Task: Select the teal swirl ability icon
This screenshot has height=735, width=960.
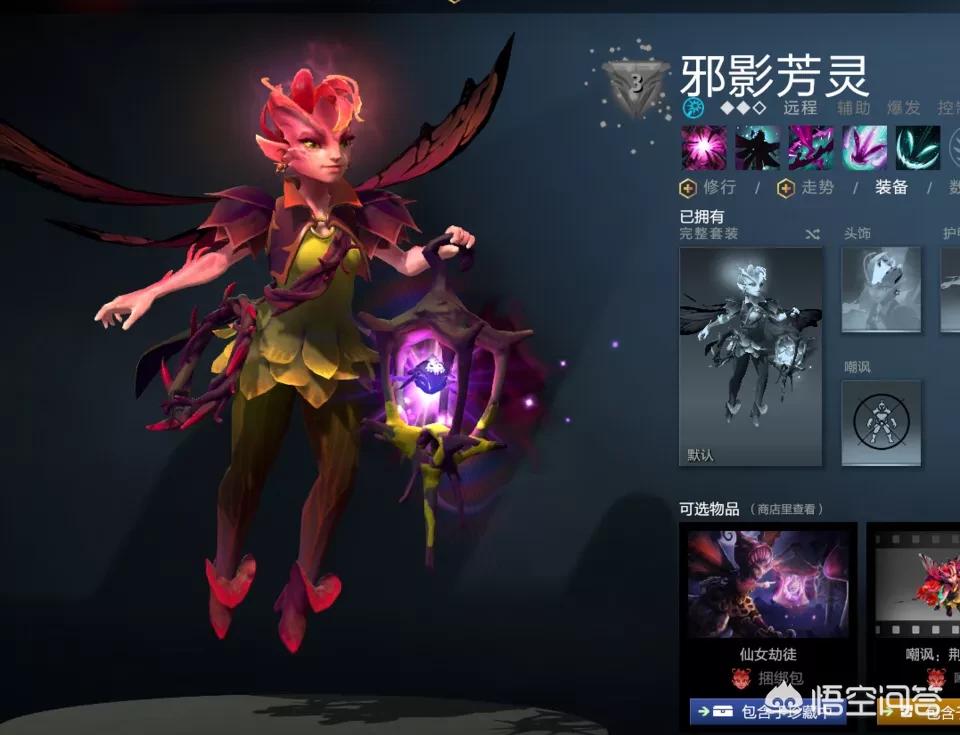Action: point(918,148)
